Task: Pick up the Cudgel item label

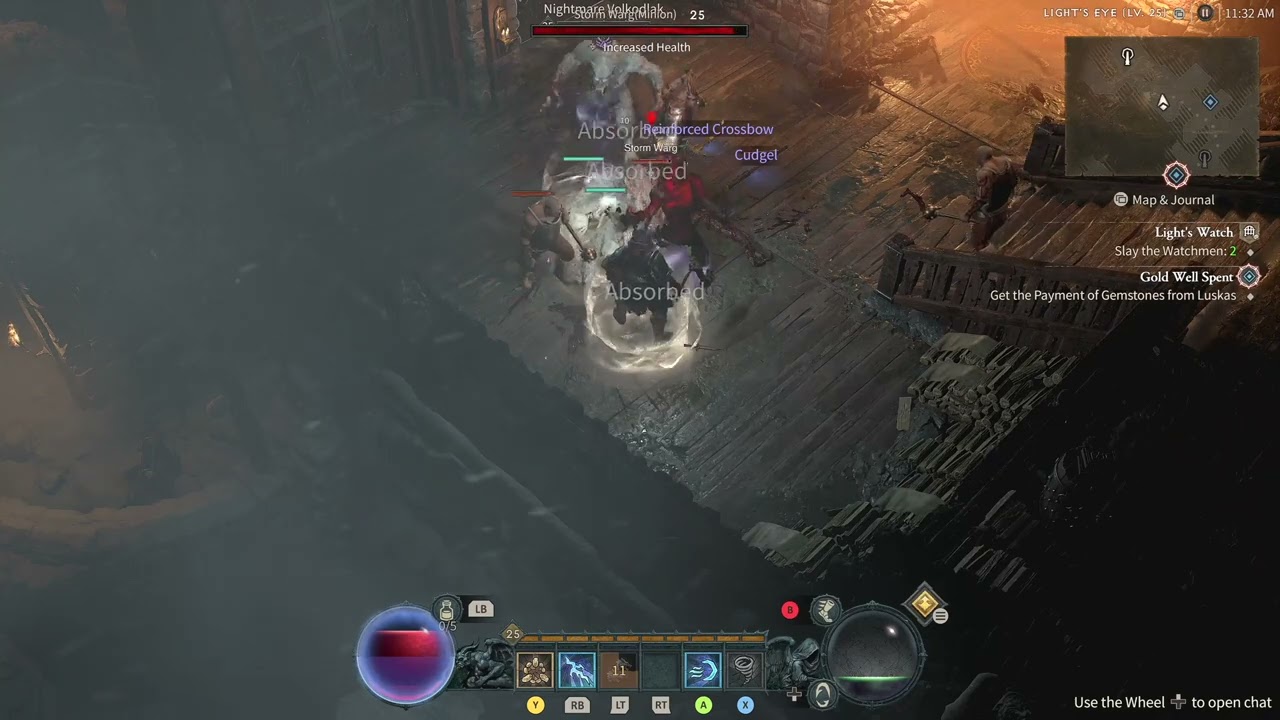Action: pyautogui.click(x=756, y=155)
